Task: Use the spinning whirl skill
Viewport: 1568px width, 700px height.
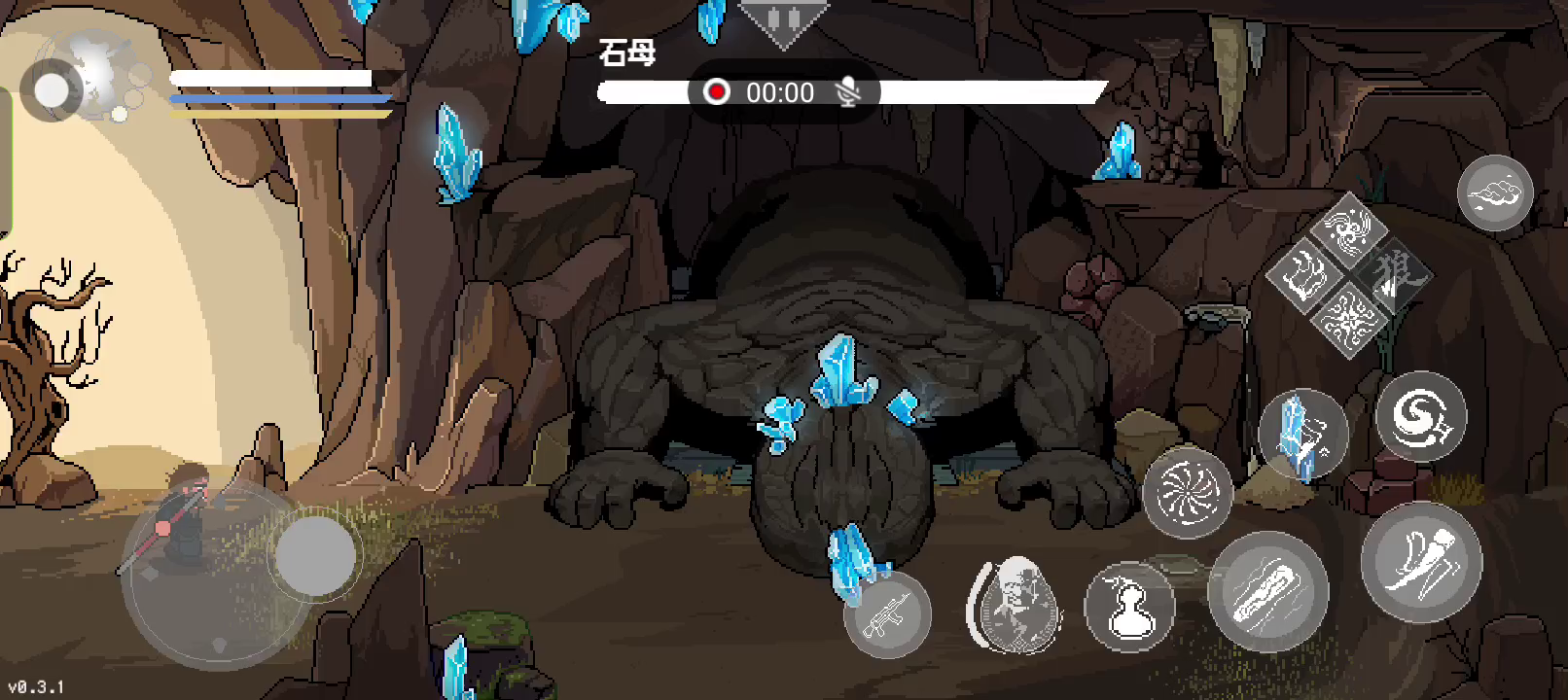Action: (1188, 493)
